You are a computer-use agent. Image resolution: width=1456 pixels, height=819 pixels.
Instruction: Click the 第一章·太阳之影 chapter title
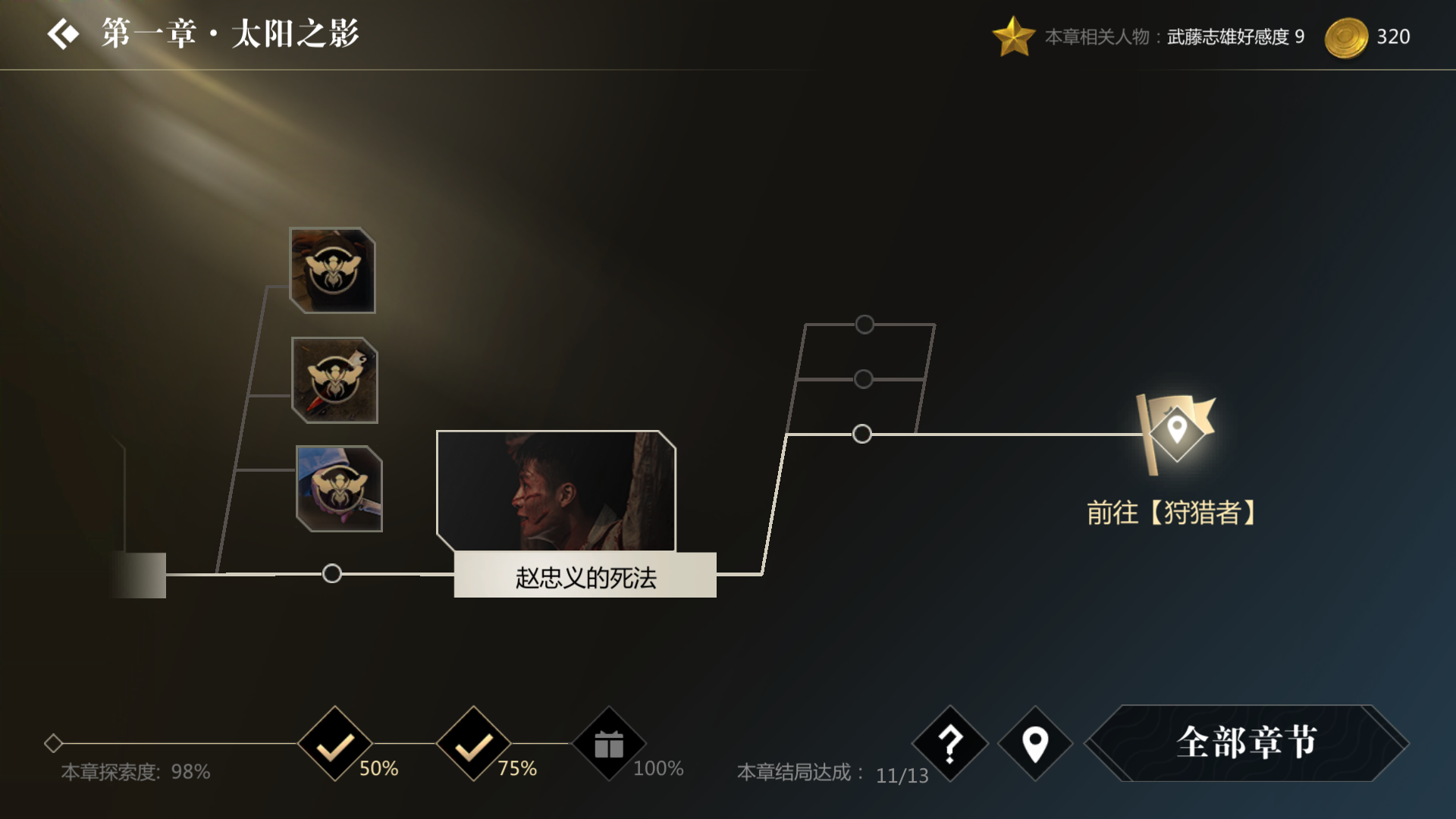(227, 33)
